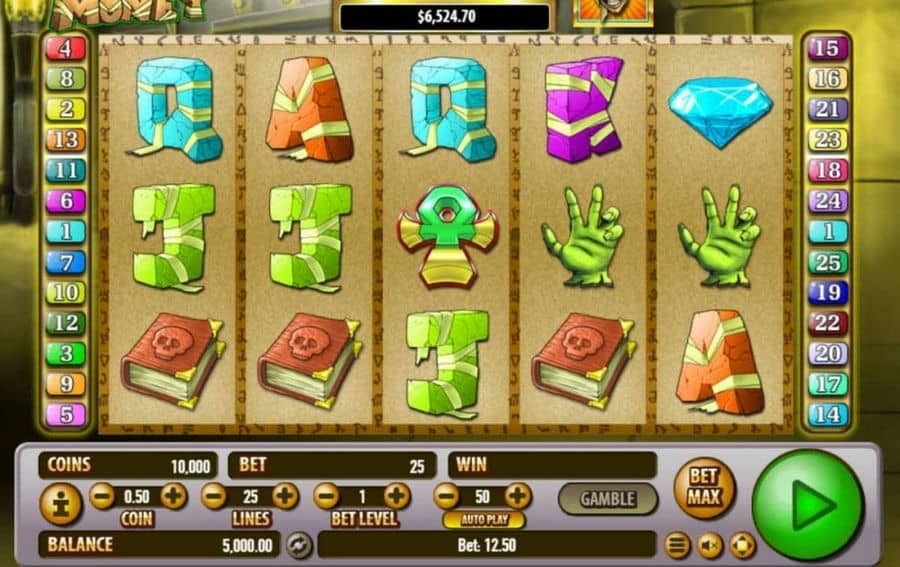900x567 pixels.
Task: Select payline marker 14
Action: point(828,414)
